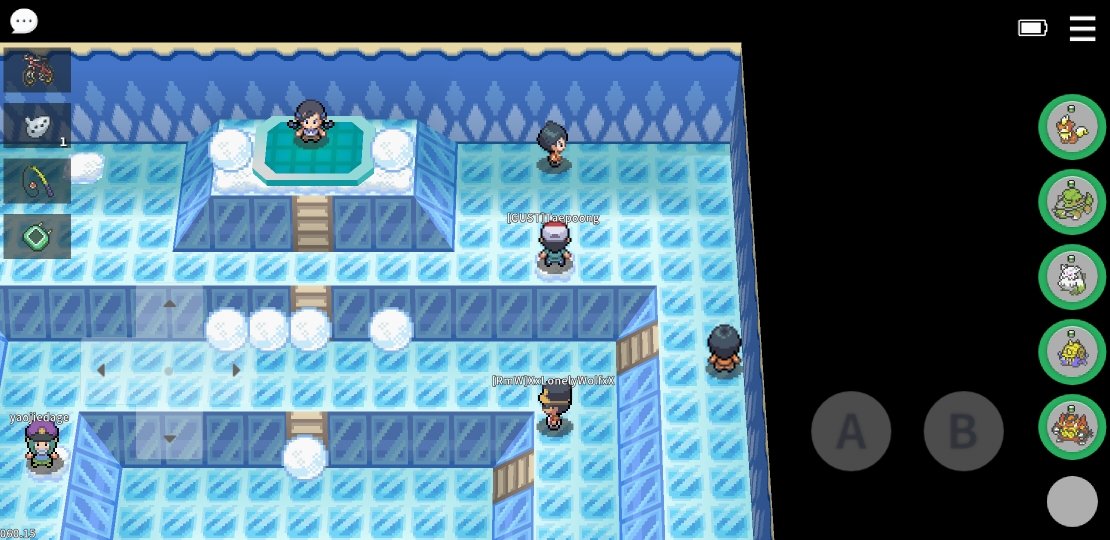Select the red fiery Pokémon party slot
1110x540 pixels.
1071,427
